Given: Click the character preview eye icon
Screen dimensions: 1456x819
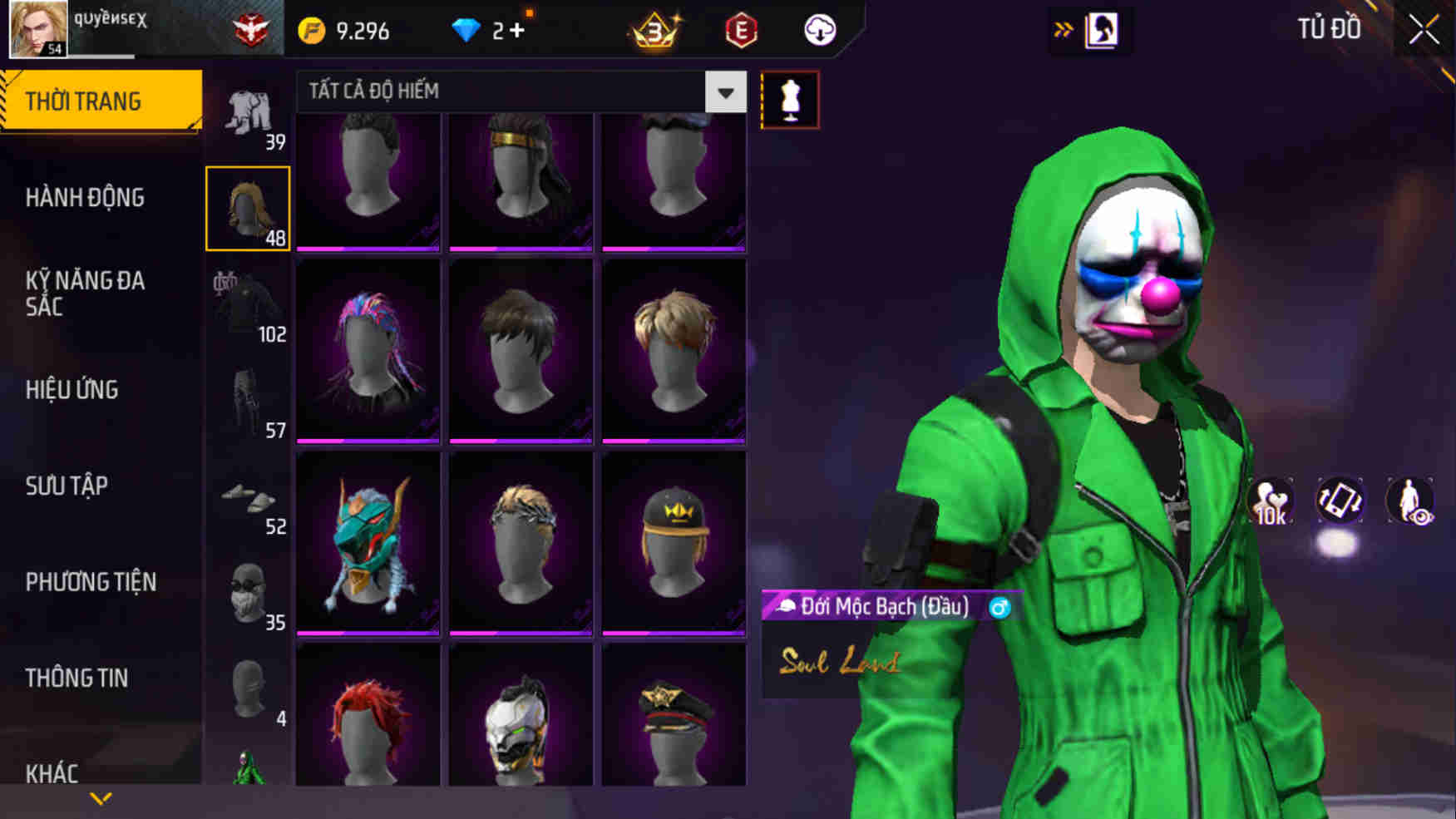Looking at the screenshot, I should [1411, 500].
